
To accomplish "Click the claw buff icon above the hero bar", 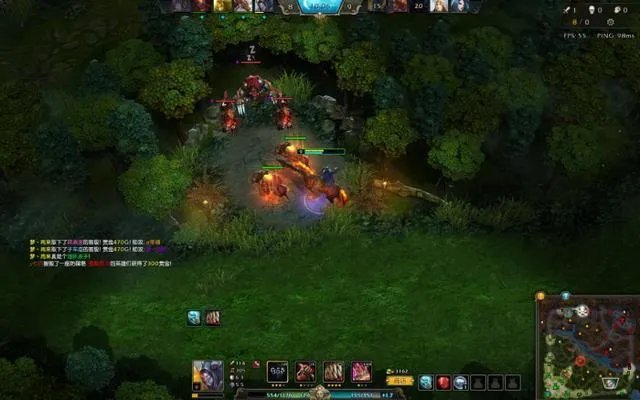I will pos(212,318).
